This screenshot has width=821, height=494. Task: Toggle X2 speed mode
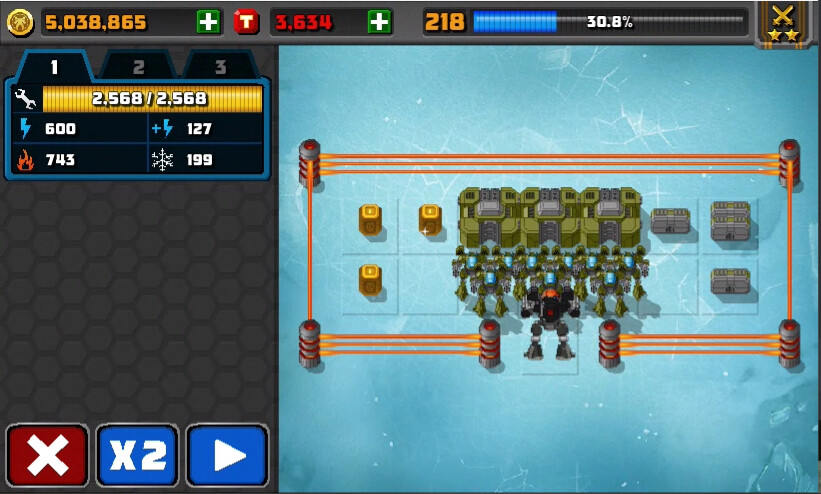point(138,456)
